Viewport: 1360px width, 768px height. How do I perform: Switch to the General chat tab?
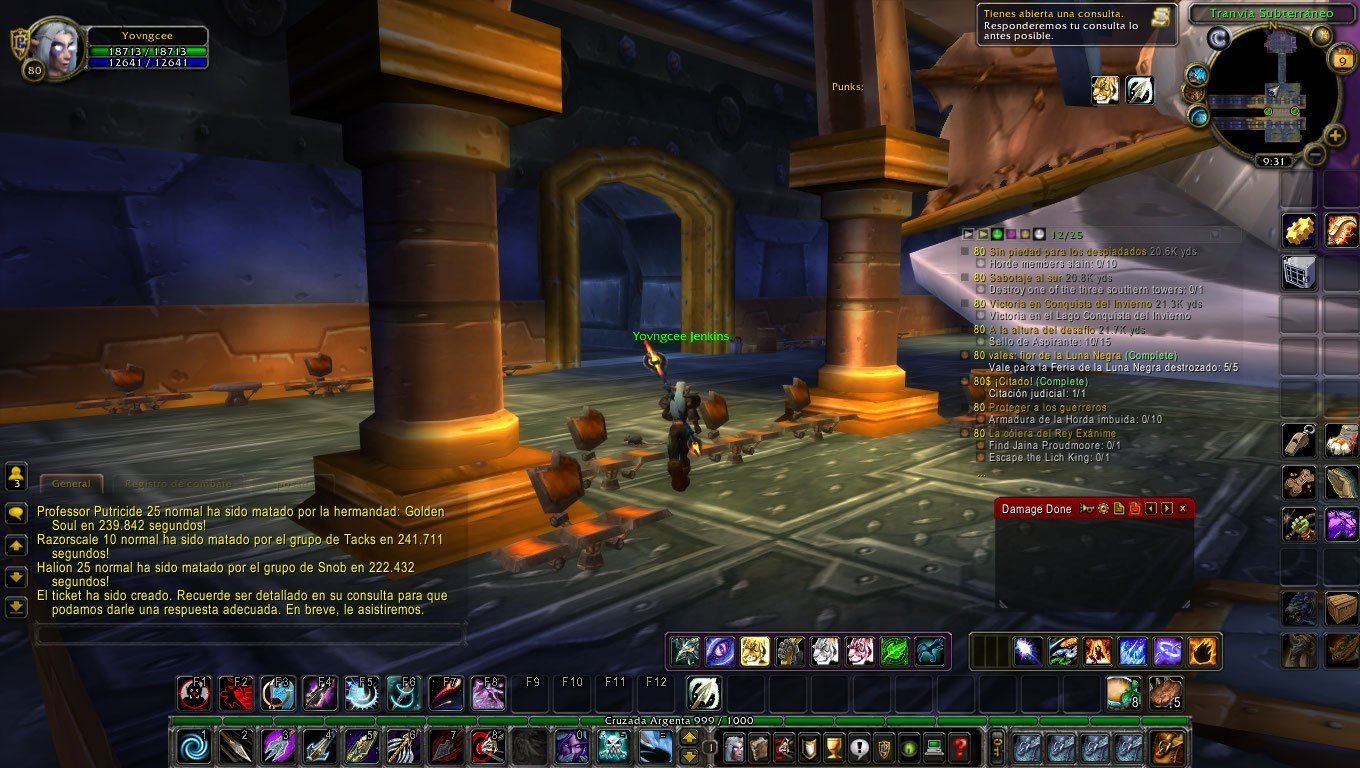click(71, 484)
